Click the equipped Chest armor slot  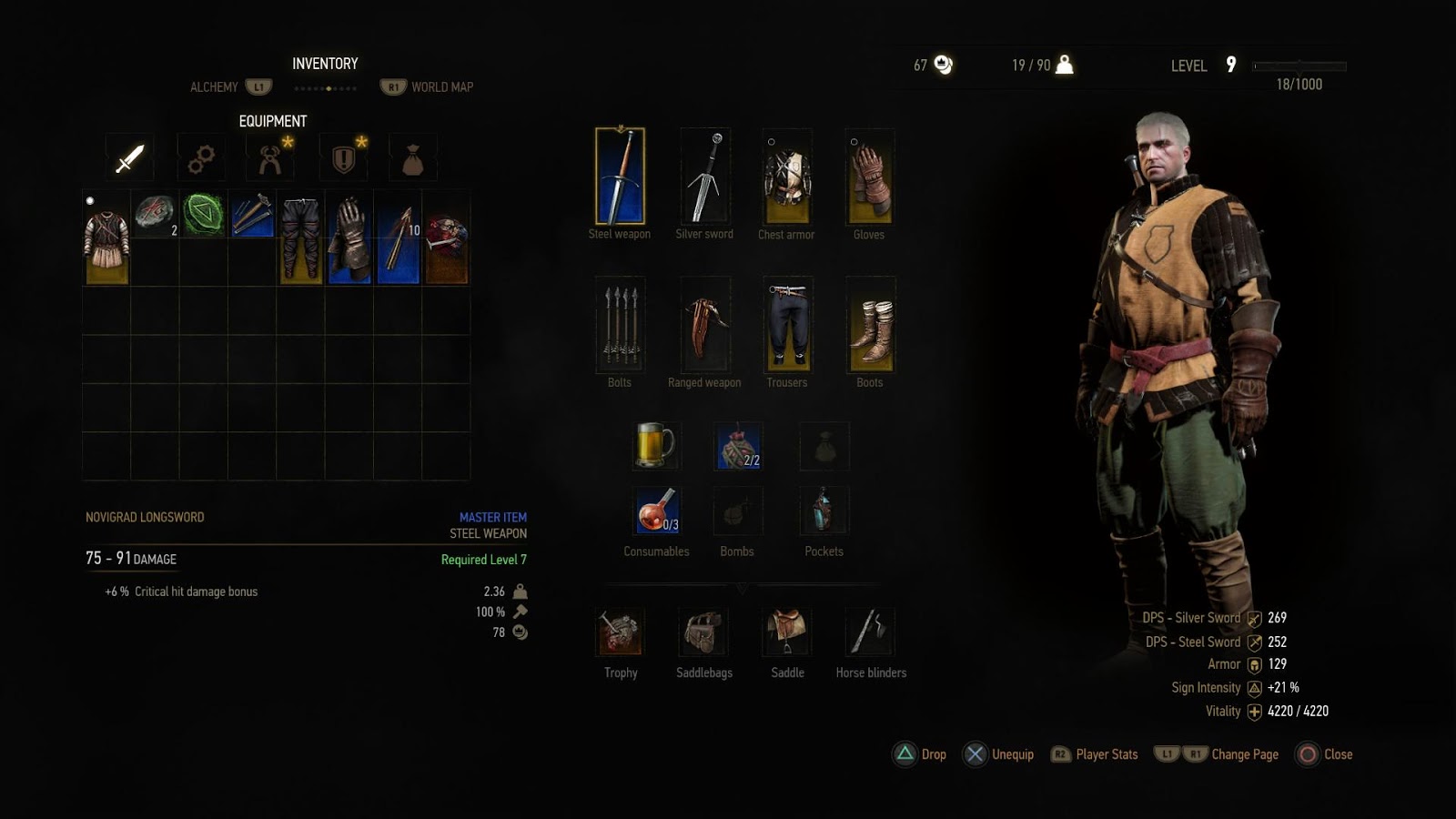coord(787,177)
